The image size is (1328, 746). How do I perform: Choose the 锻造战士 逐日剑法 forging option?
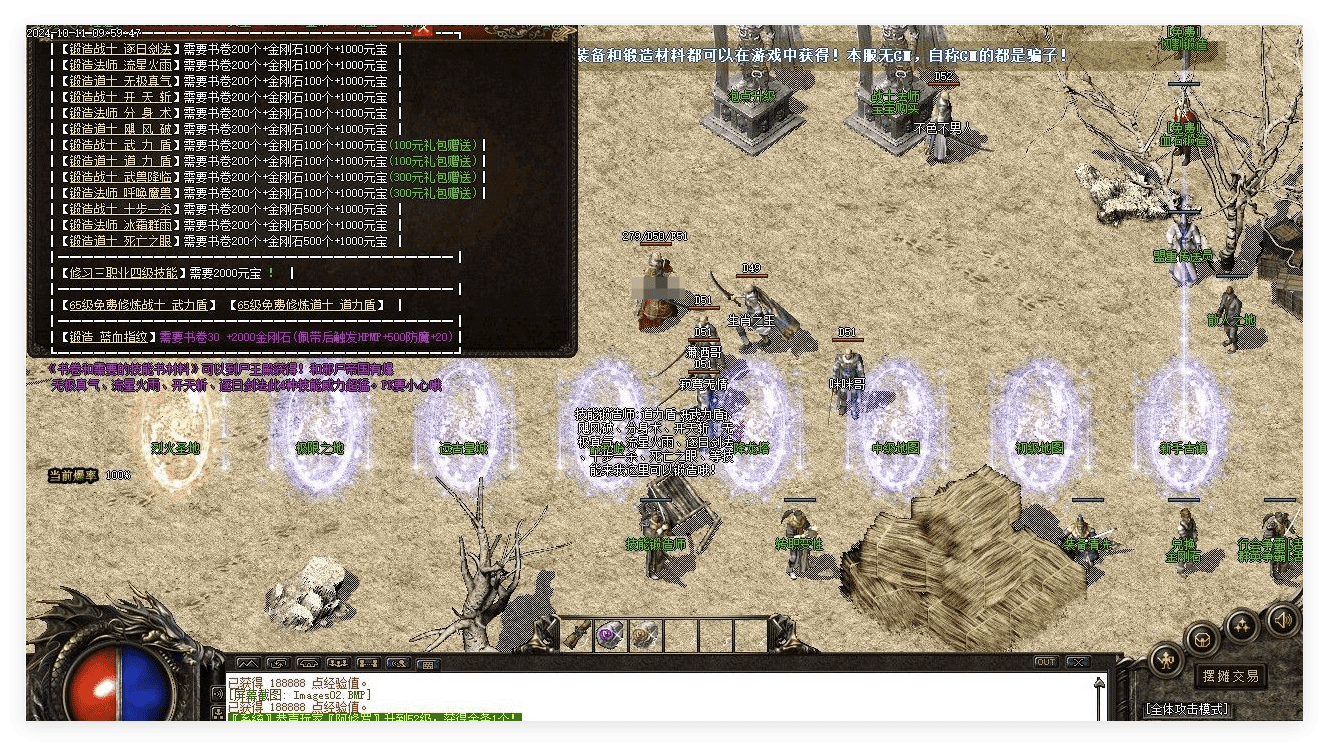[121, 49]
